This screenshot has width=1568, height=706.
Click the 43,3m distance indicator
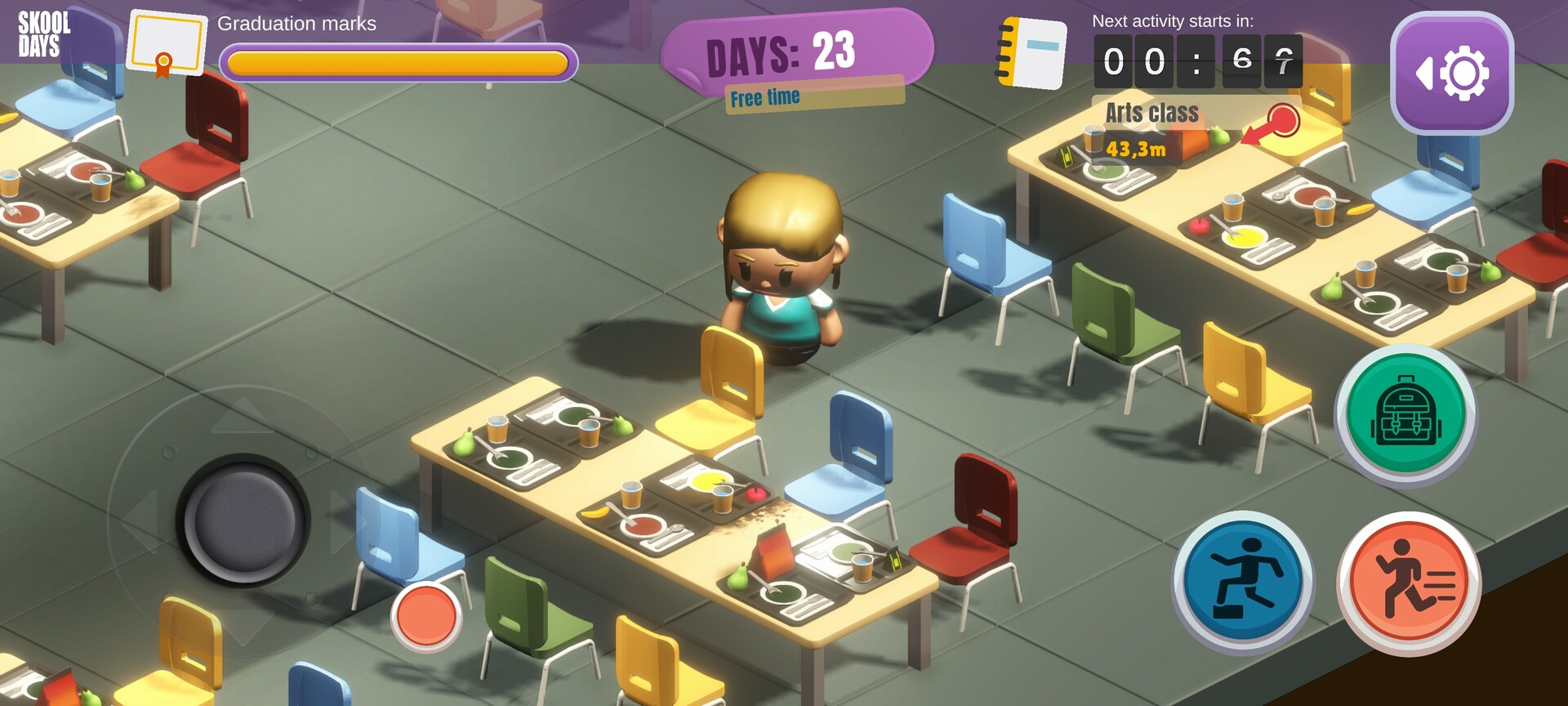pos(1135,150)
